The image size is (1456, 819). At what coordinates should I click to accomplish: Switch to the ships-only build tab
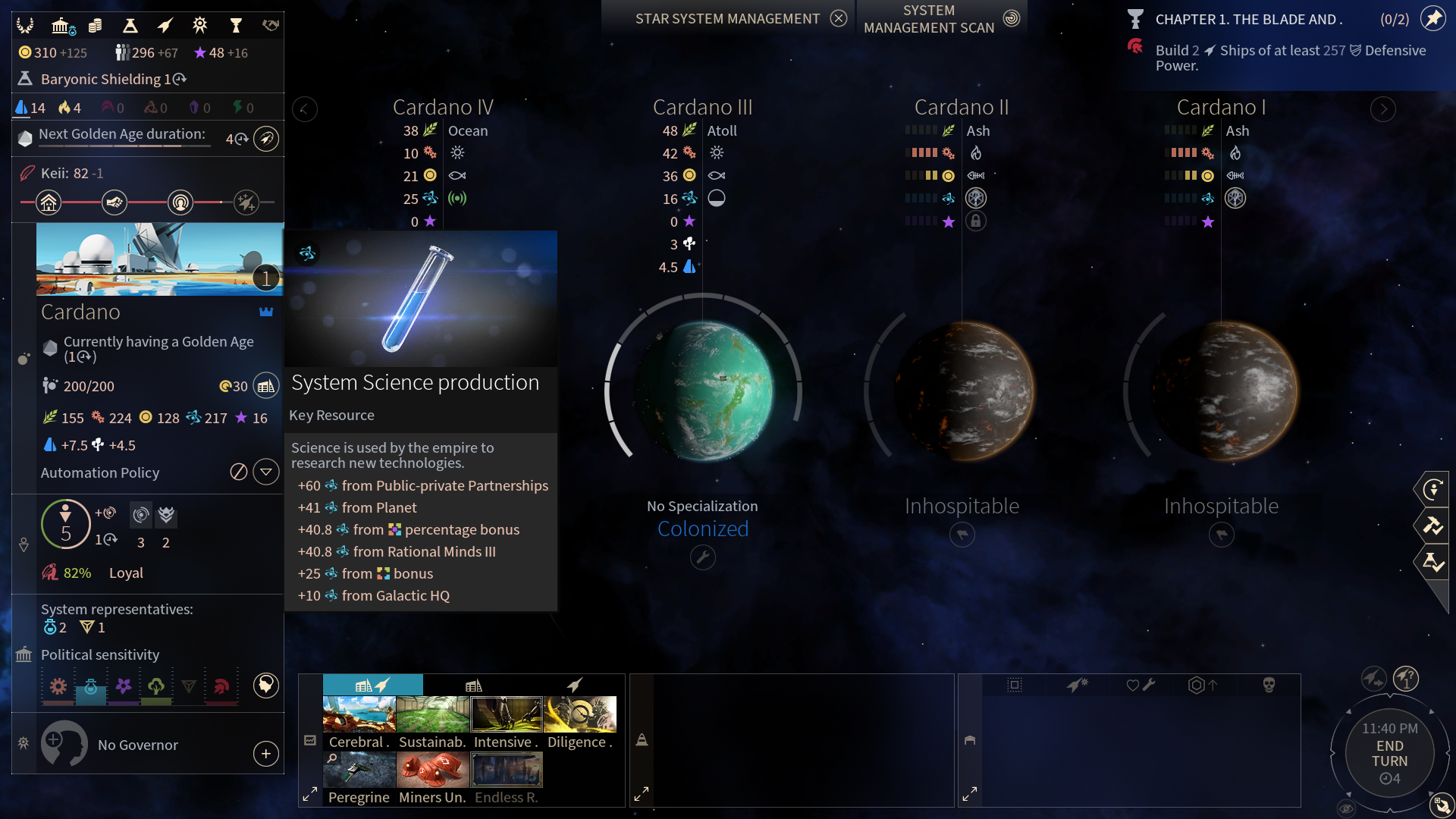(x=574, y=685)
